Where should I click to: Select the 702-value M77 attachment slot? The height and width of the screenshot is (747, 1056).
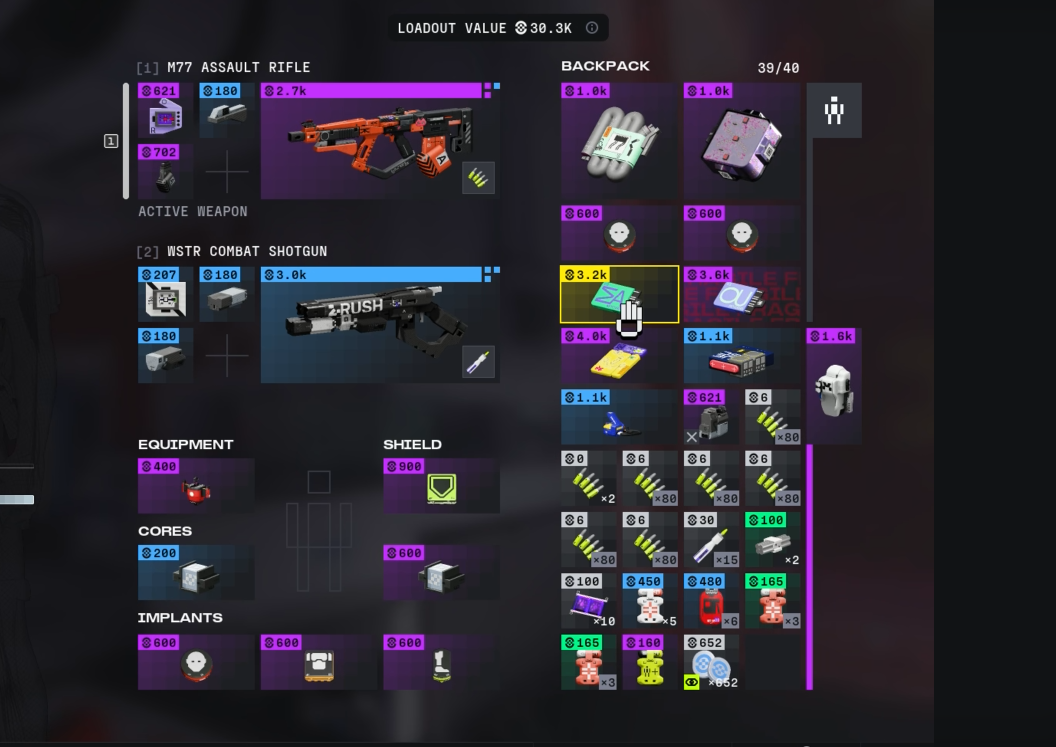(165, 171)
